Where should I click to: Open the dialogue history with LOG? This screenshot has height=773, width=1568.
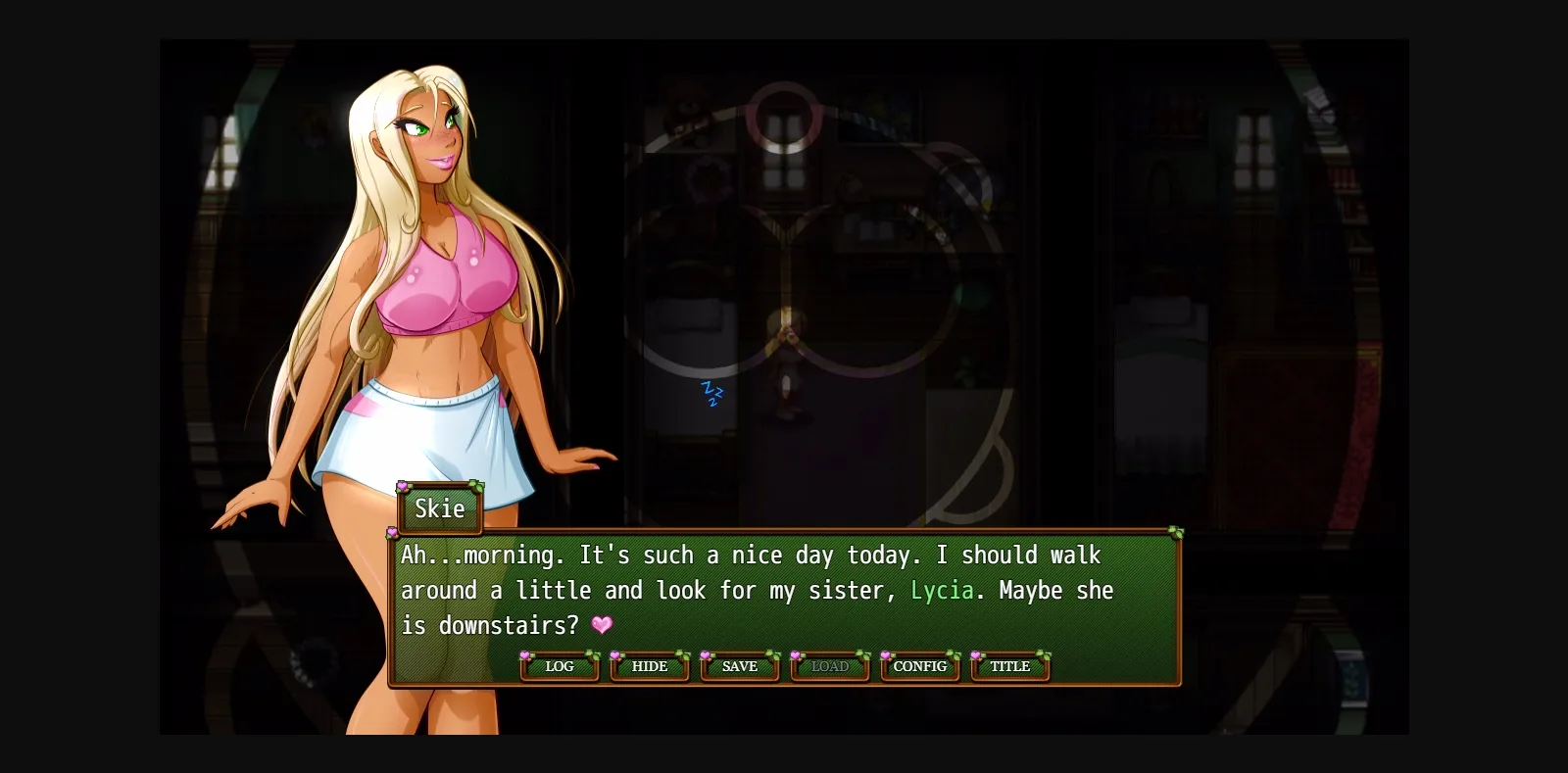(559, 666)
